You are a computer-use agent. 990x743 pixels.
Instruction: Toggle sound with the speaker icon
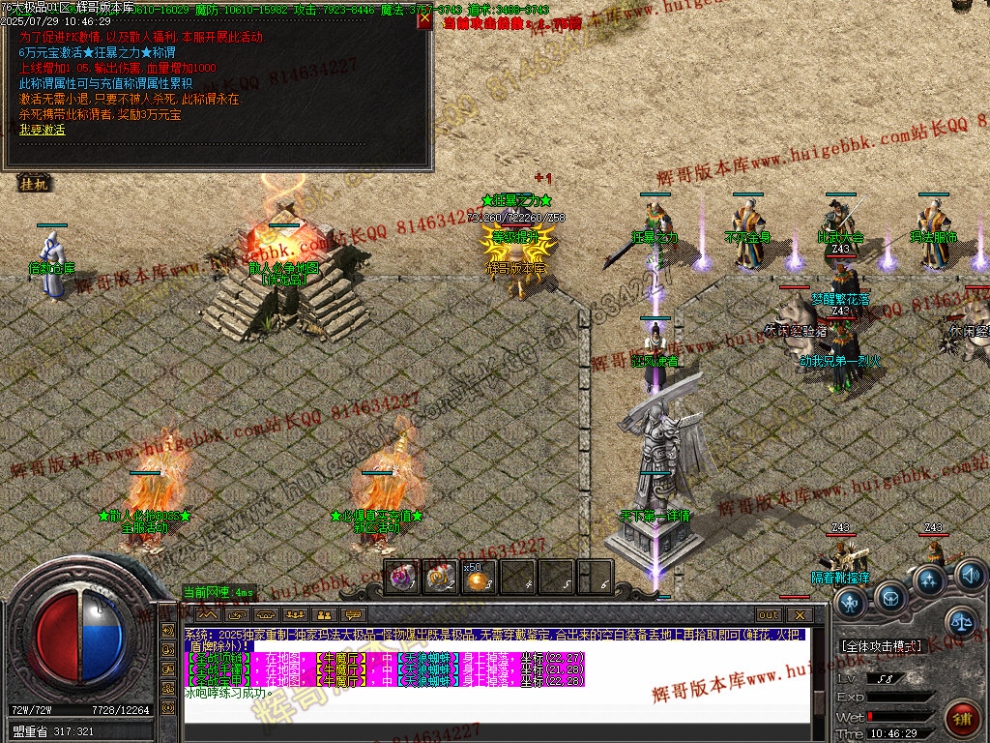pyautogui.click(x=968, y=575)
